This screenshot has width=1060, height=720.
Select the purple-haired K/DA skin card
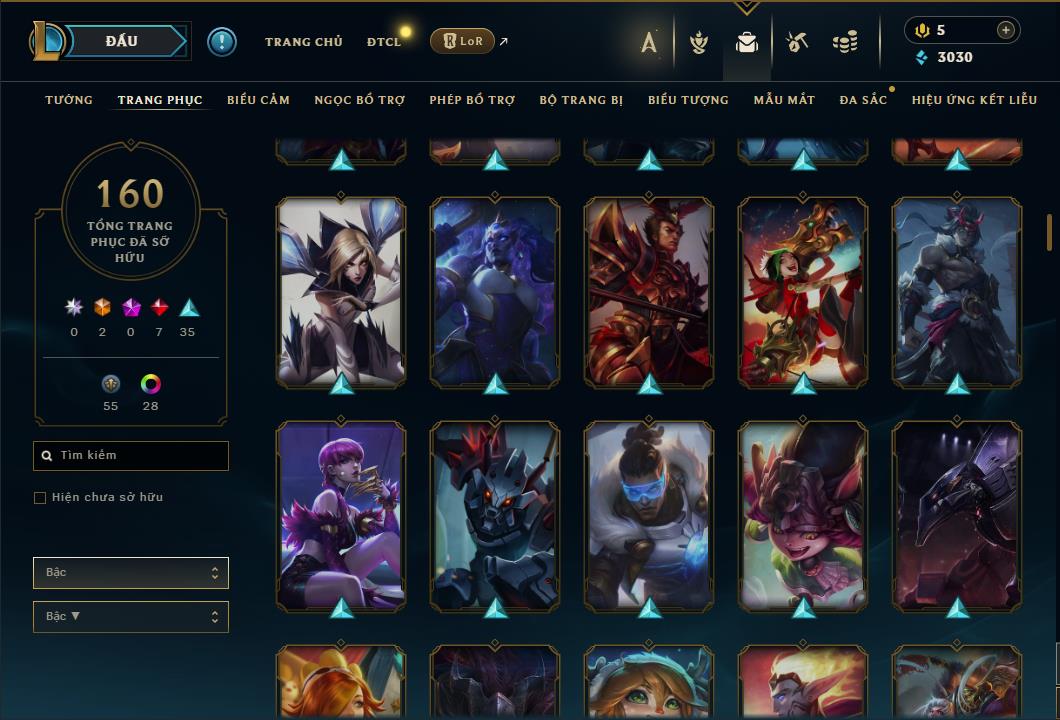[341, 515]
